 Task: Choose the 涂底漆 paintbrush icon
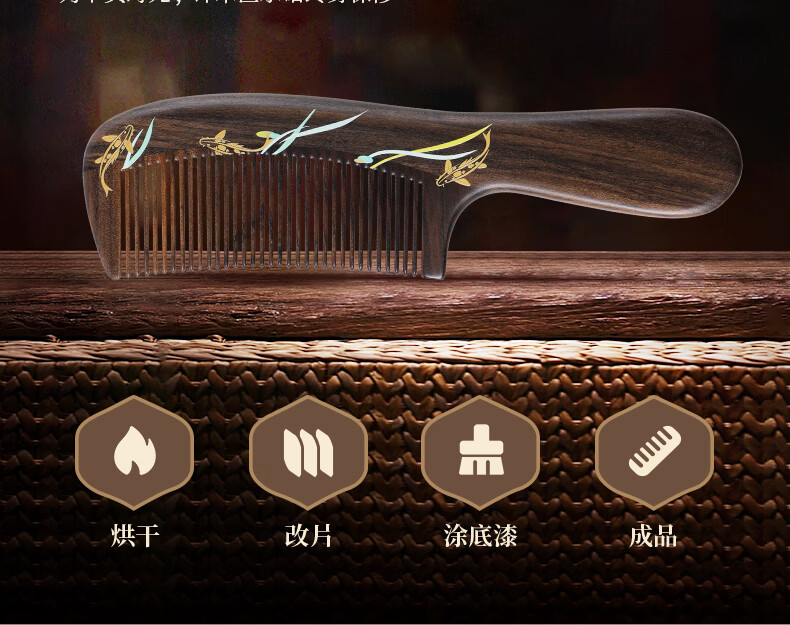(x=481, y=452)
